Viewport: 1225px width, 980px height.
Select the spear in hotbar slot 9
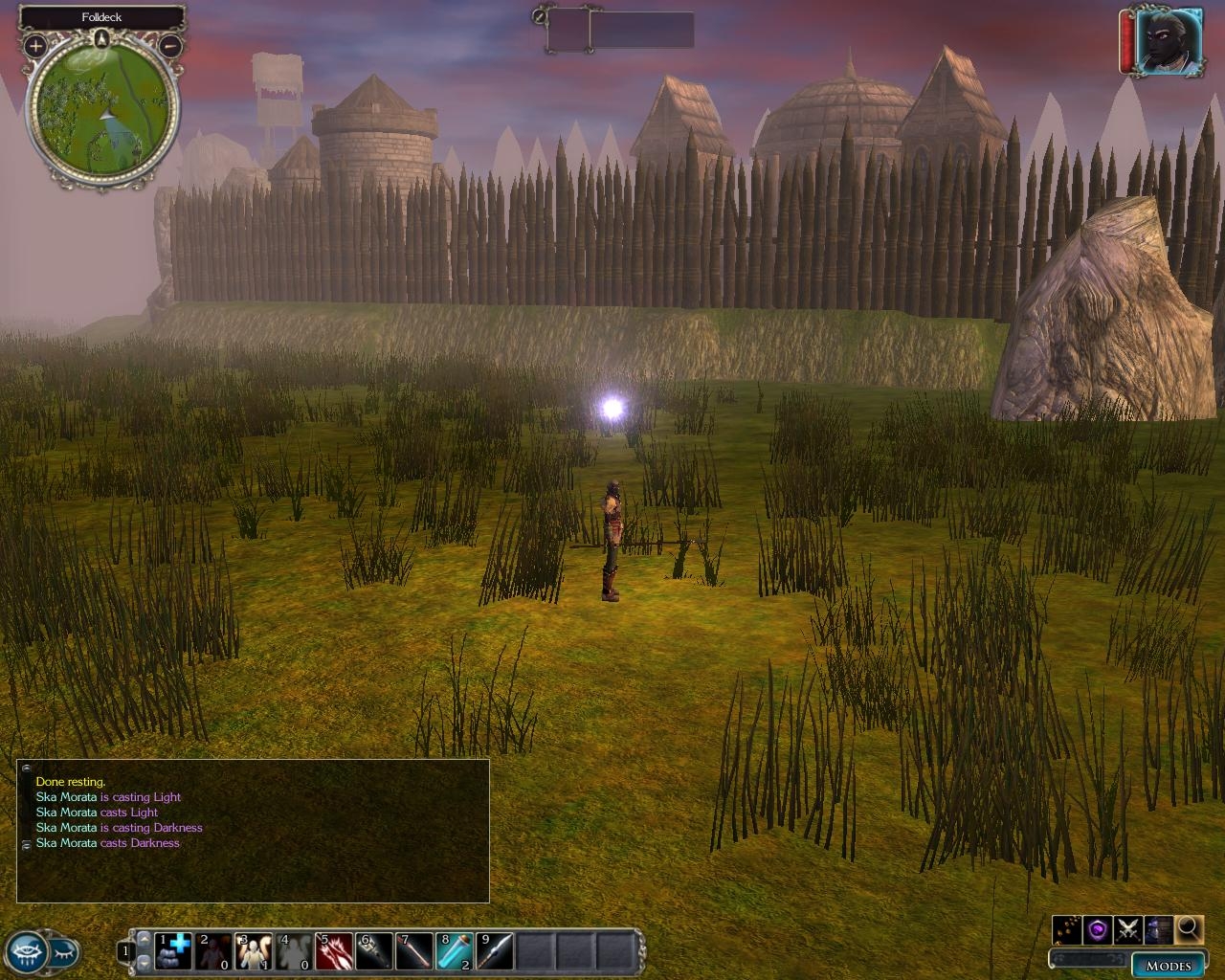(496, 951)
